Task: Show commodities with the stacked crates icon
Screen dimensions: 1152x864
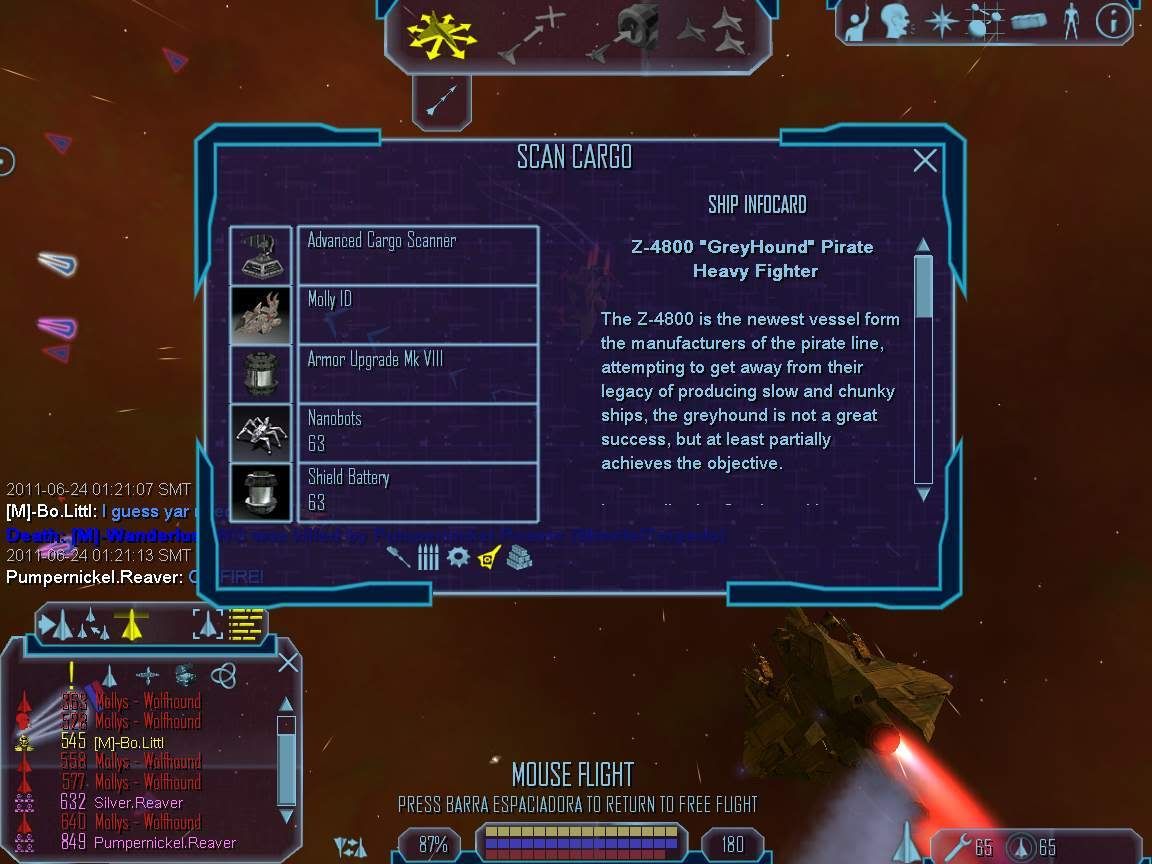Action: 518,557
